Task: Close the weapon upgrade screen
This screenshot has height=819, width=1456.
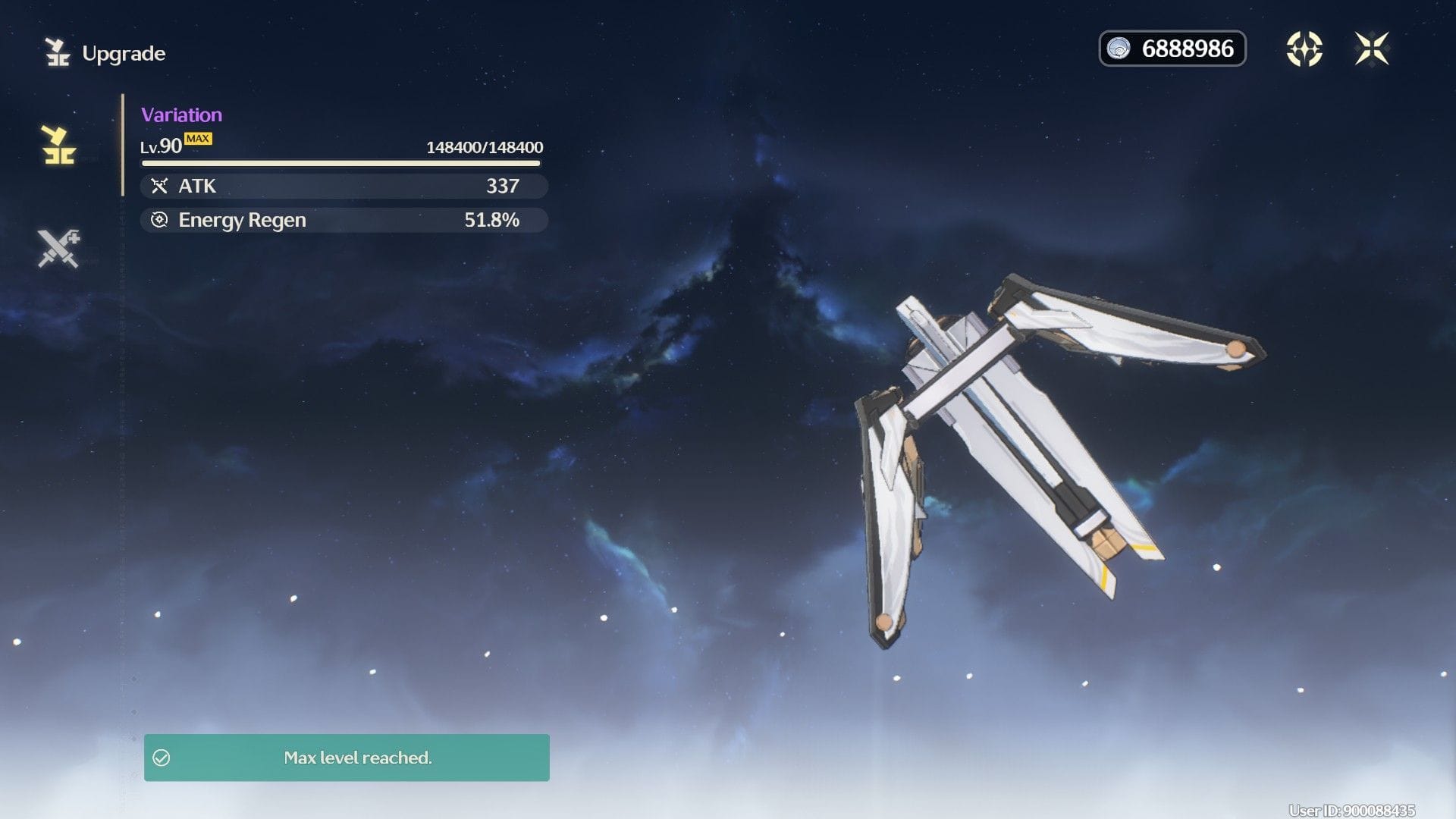Action: (1371, 49)
